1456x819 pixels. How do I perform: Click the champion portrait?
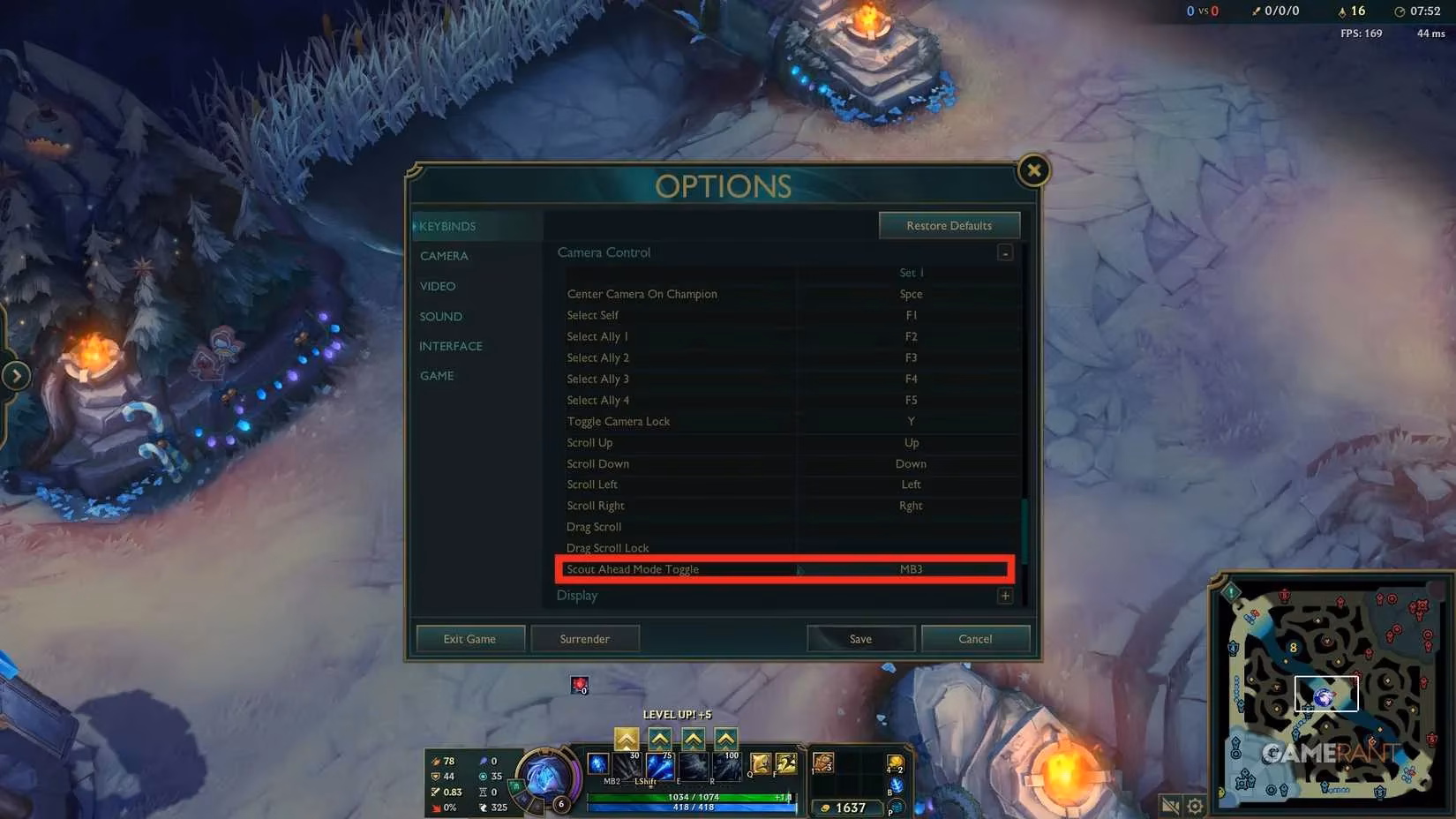click(x=547, y=777)
